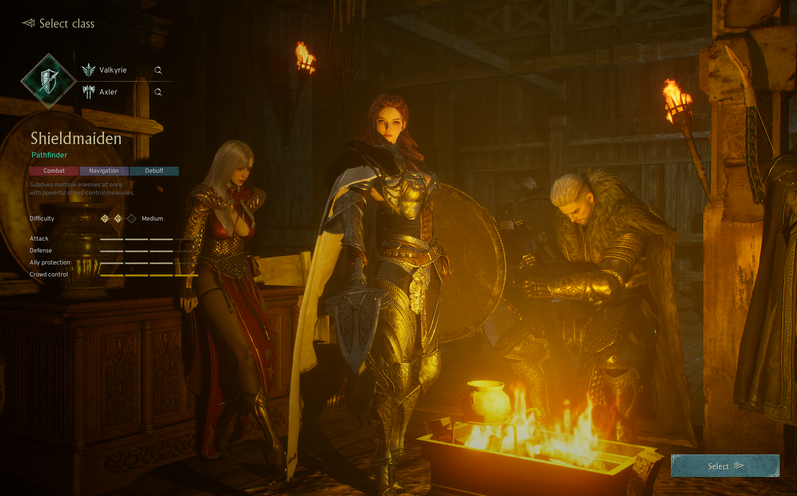797x496 pixels.
Task: Open the magnifier preview for Valkyrie
Action: [x=158, y=70]
